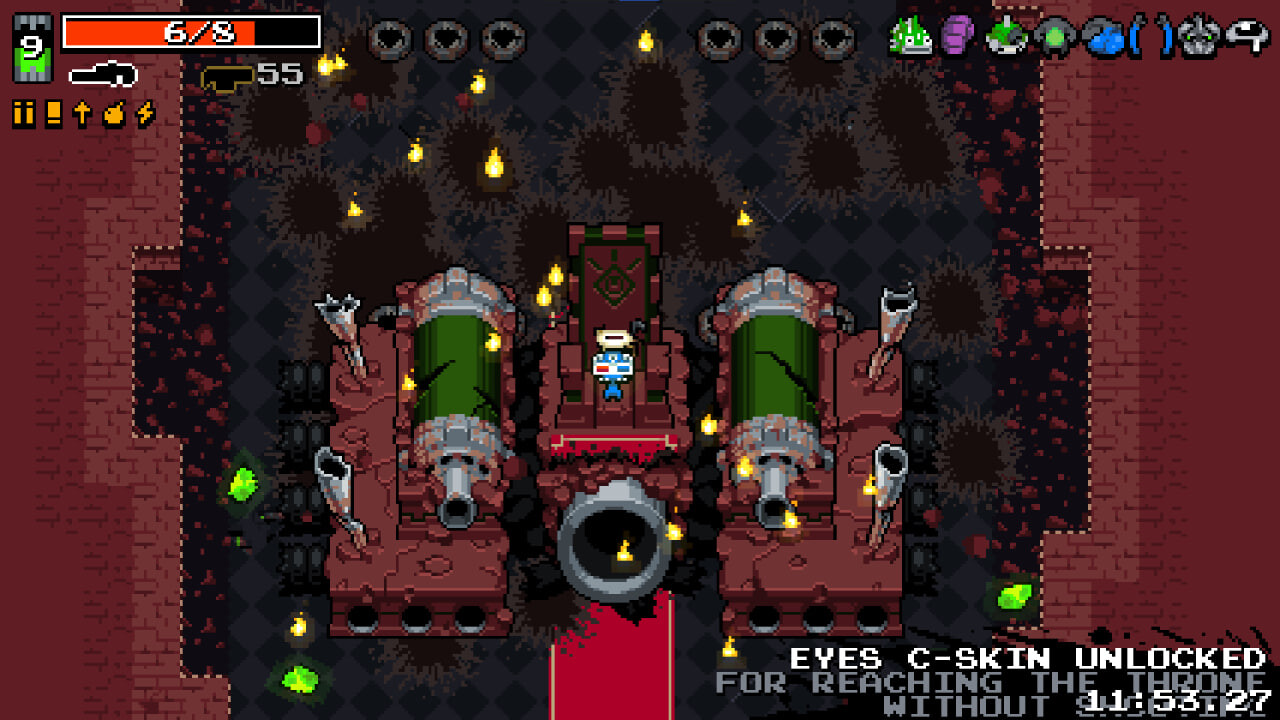The height and width of the screenshot is (720, 1280).
Task: Select the explosive bomb ammo icon
Action: [114, 114]
